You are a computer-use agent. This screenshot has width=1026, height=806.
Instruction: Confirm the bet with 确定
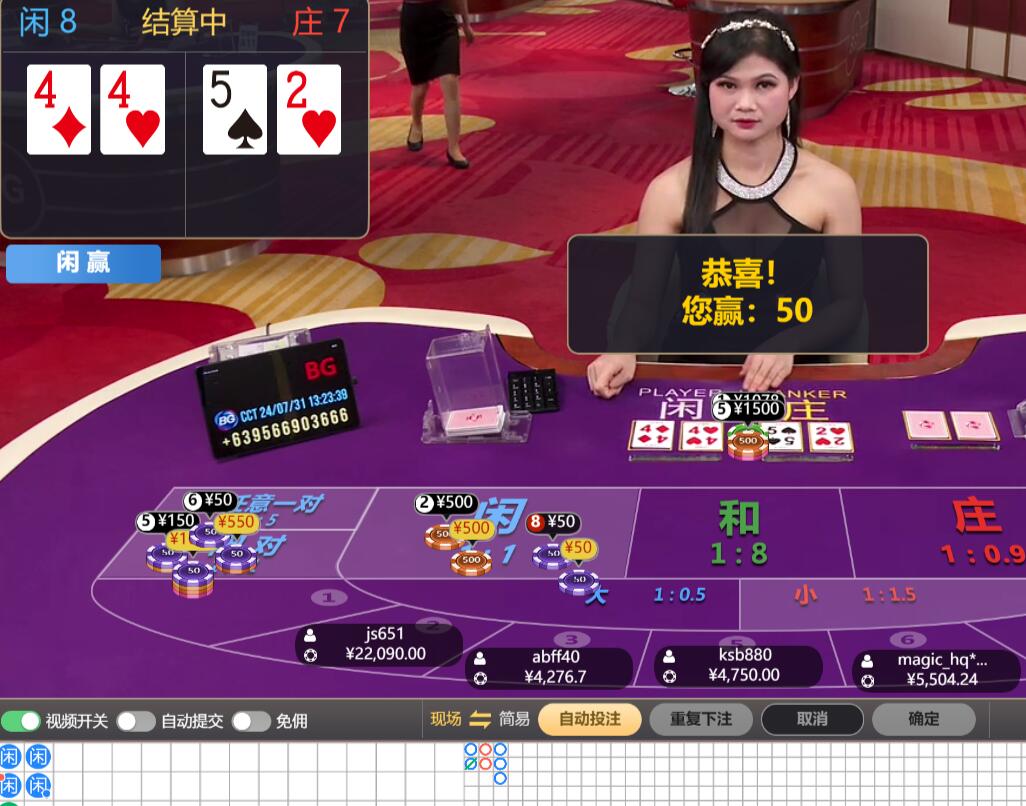point(923,719)
